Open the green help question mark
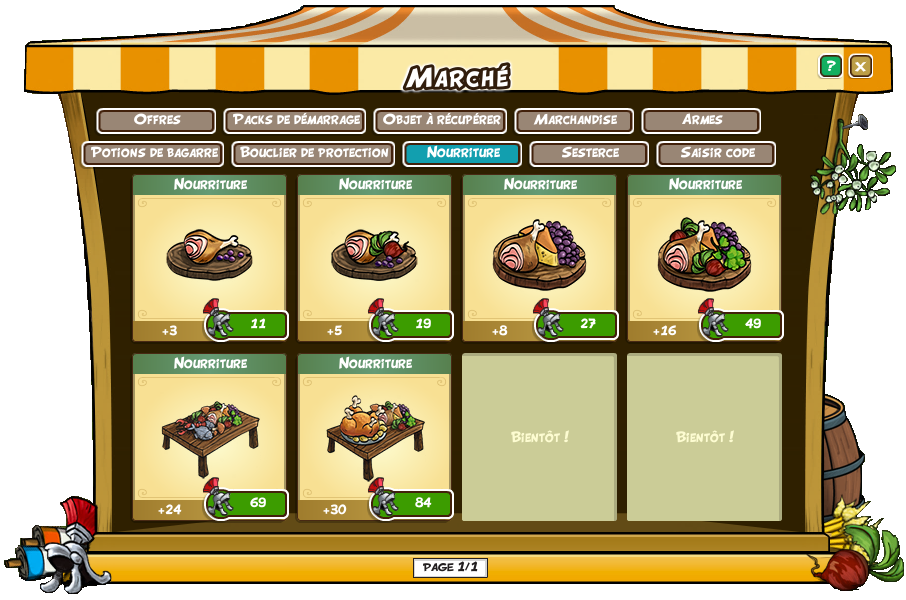906x600 pixels. (x=830, y=66)
